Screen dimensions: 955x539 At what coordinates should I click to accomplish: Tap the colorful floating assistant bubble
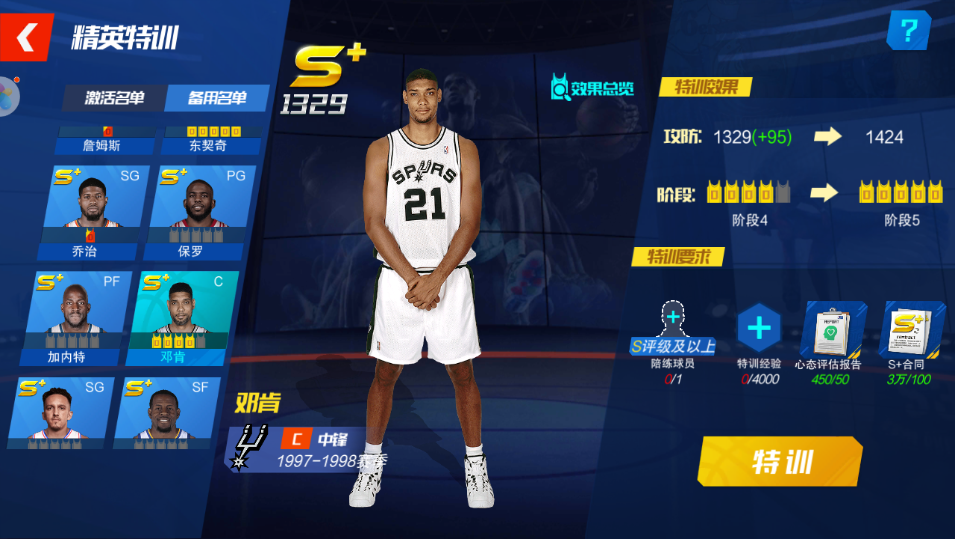[8, 97]
